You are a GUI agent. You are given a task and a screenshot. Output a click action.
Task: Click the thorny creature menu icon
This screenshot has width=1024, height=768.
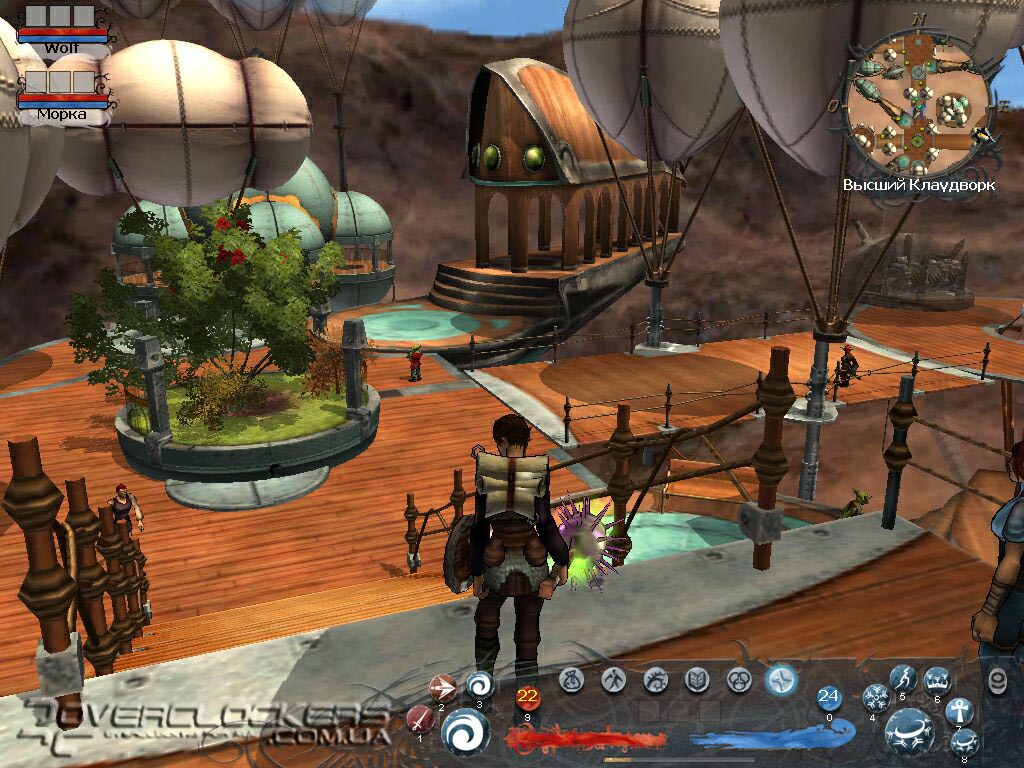point(656,680)
